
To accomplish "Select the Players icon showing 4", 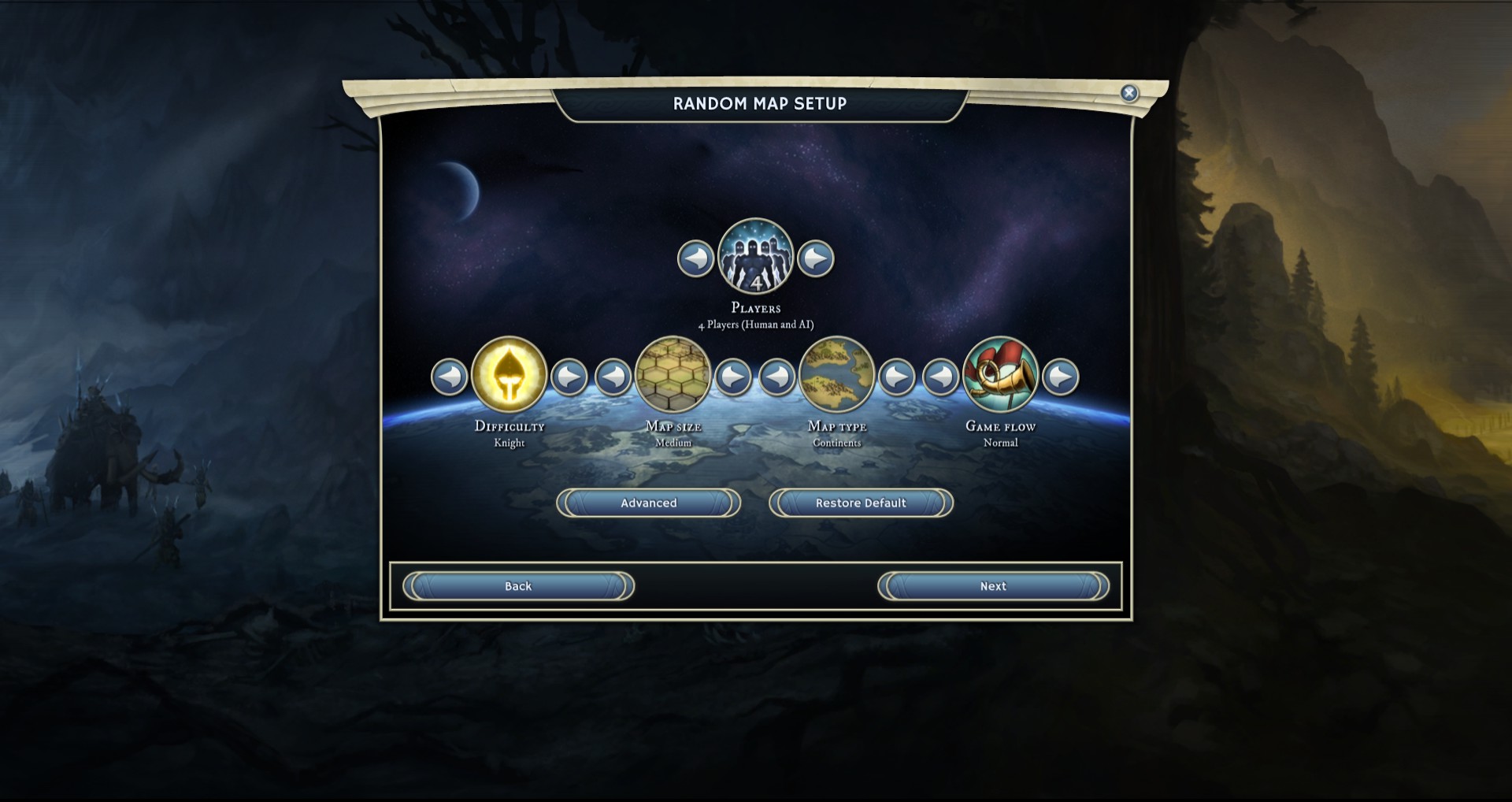I will pos(756,257).
